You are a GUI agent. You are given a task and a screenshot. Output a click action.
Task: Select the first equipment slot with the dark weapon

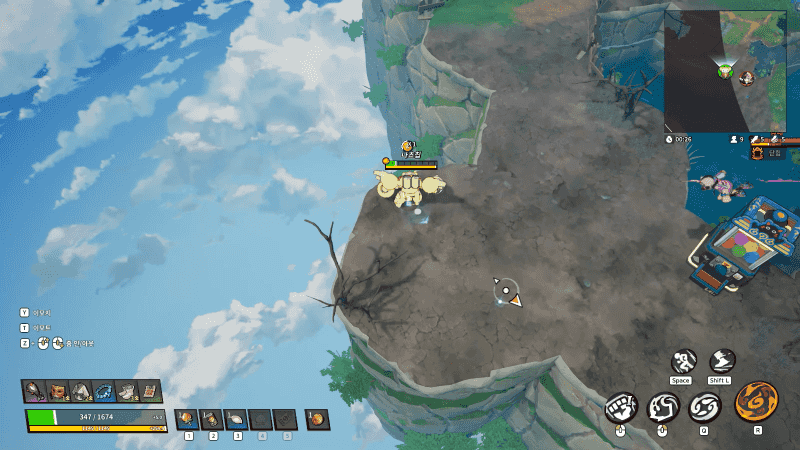coord(35,391)
